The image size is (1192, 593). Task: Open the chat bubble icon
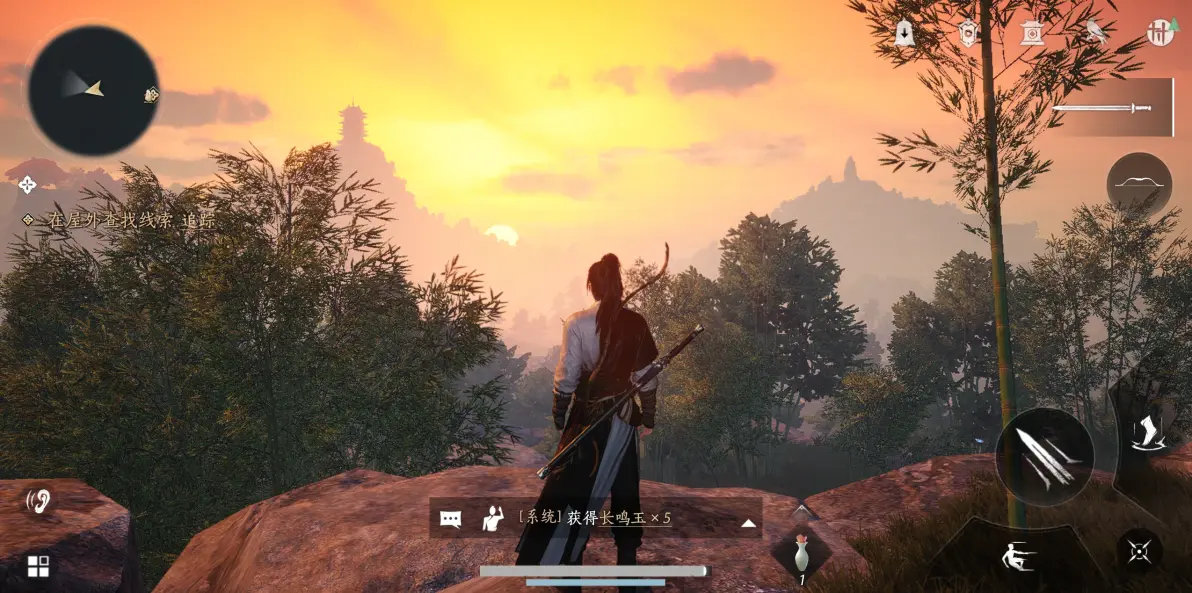tap(451, 519)
